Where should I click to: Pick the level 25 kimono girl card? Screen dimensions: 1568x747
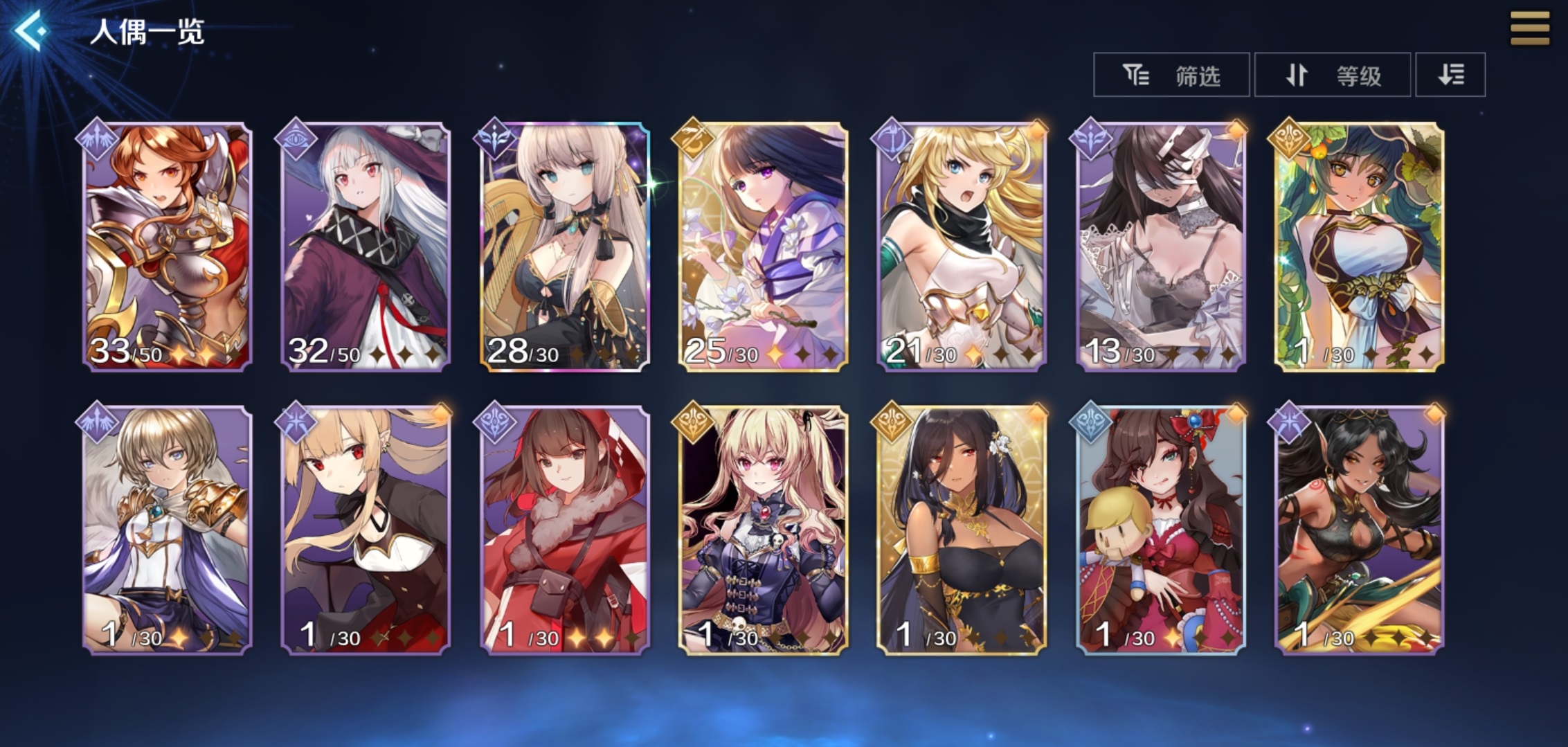(763, 247)
